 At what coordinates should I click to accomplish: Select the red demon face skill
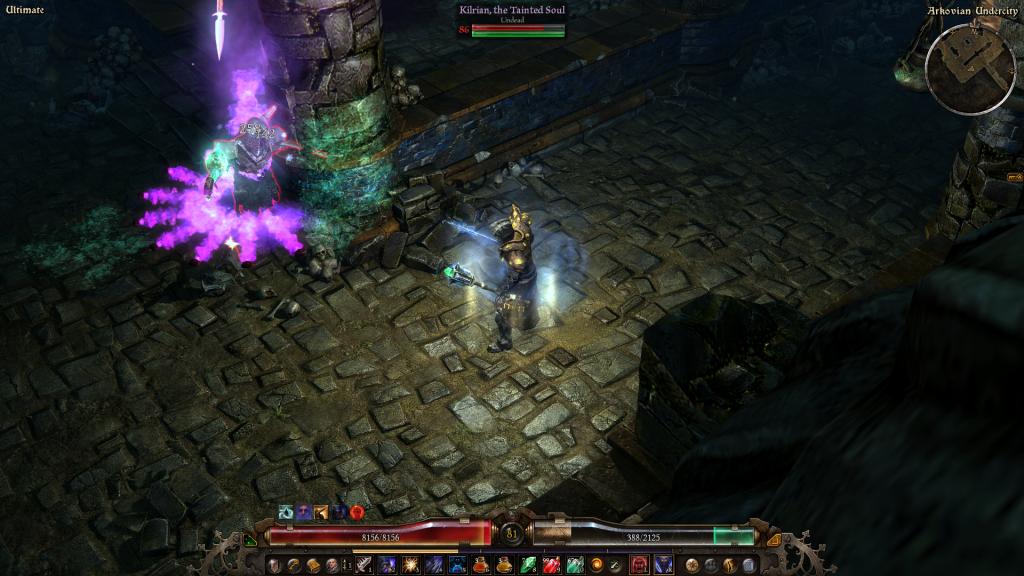click(639, 565)
